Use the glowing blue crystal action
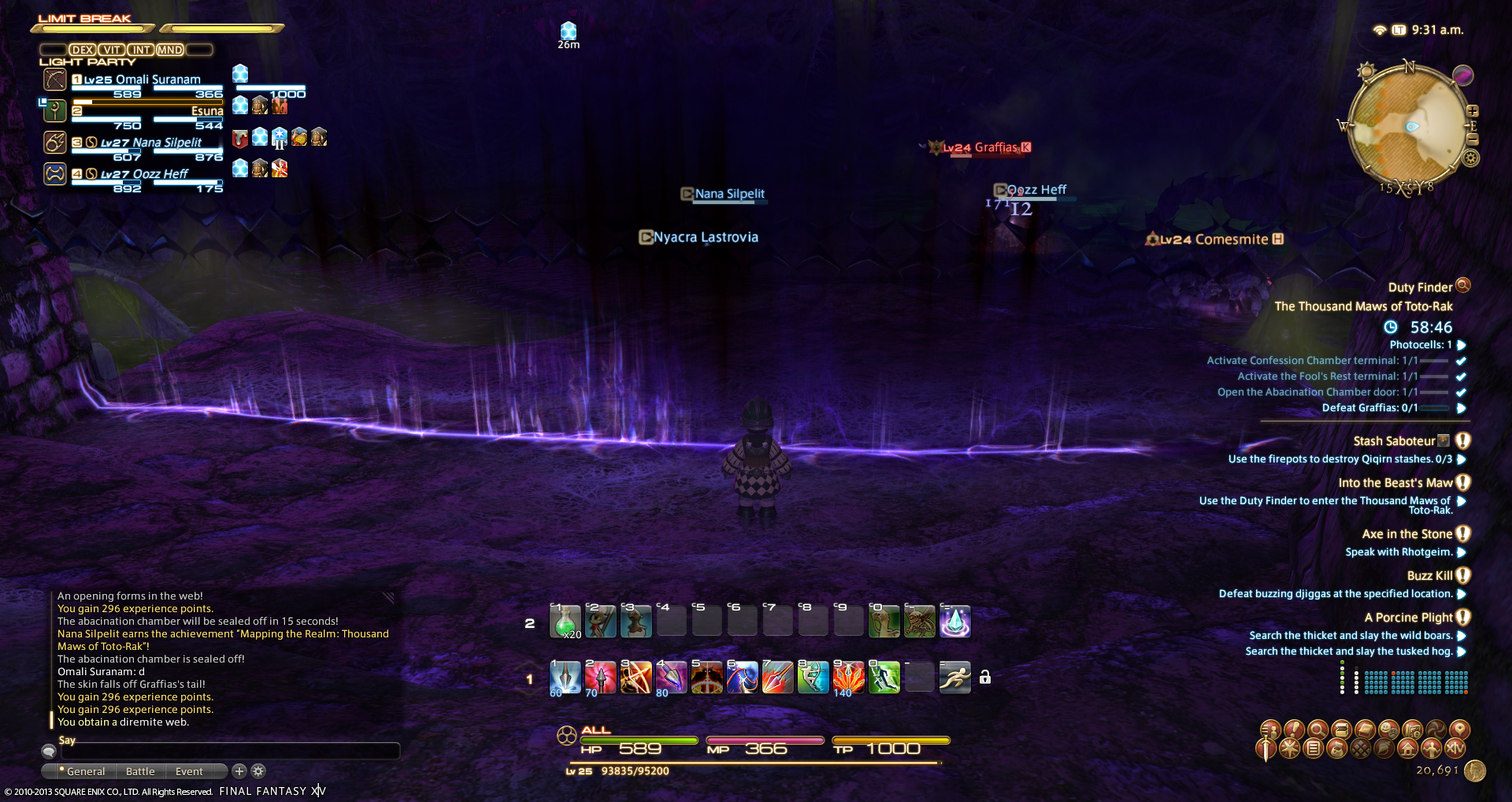 pos(954,622)
